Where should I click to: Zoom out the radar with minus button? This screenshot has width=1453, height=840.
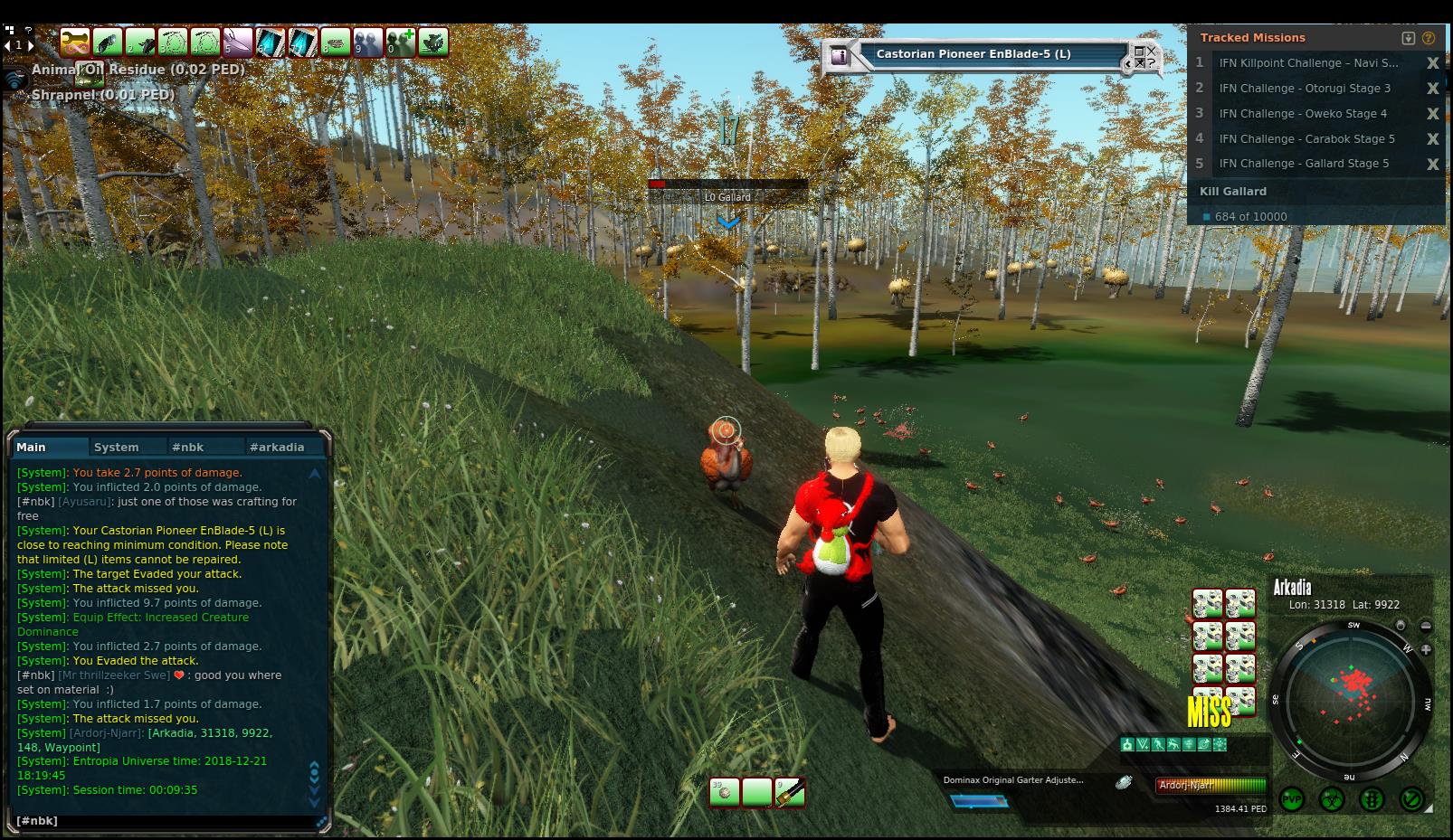coord(1426,626)
